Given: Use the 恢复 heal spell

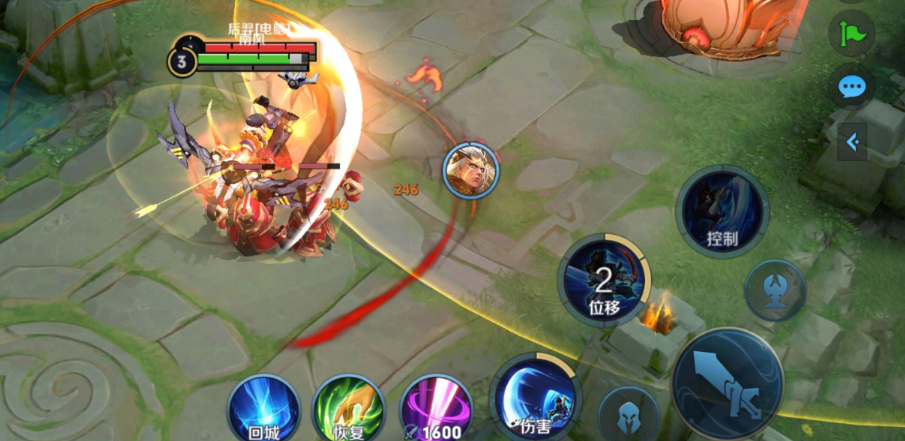Looking at the screenshot, I should click(x=348, y=410).
